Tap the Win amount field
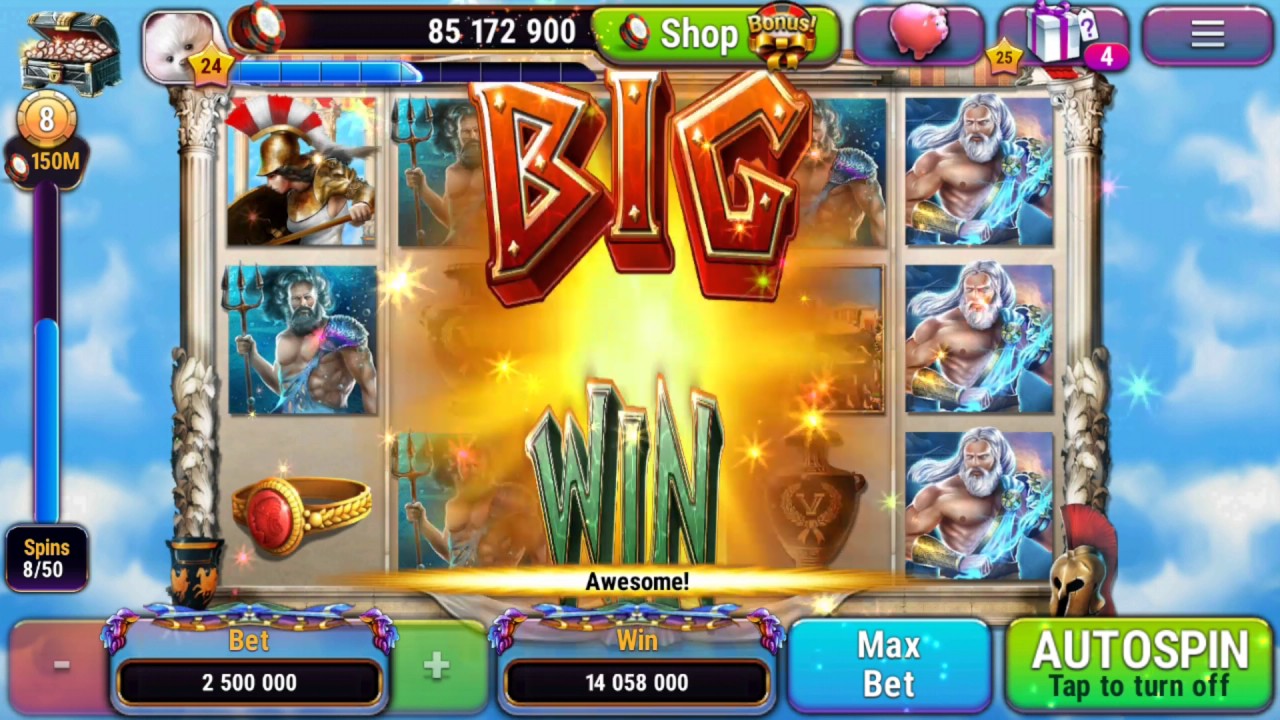 (x=637, y=682)
